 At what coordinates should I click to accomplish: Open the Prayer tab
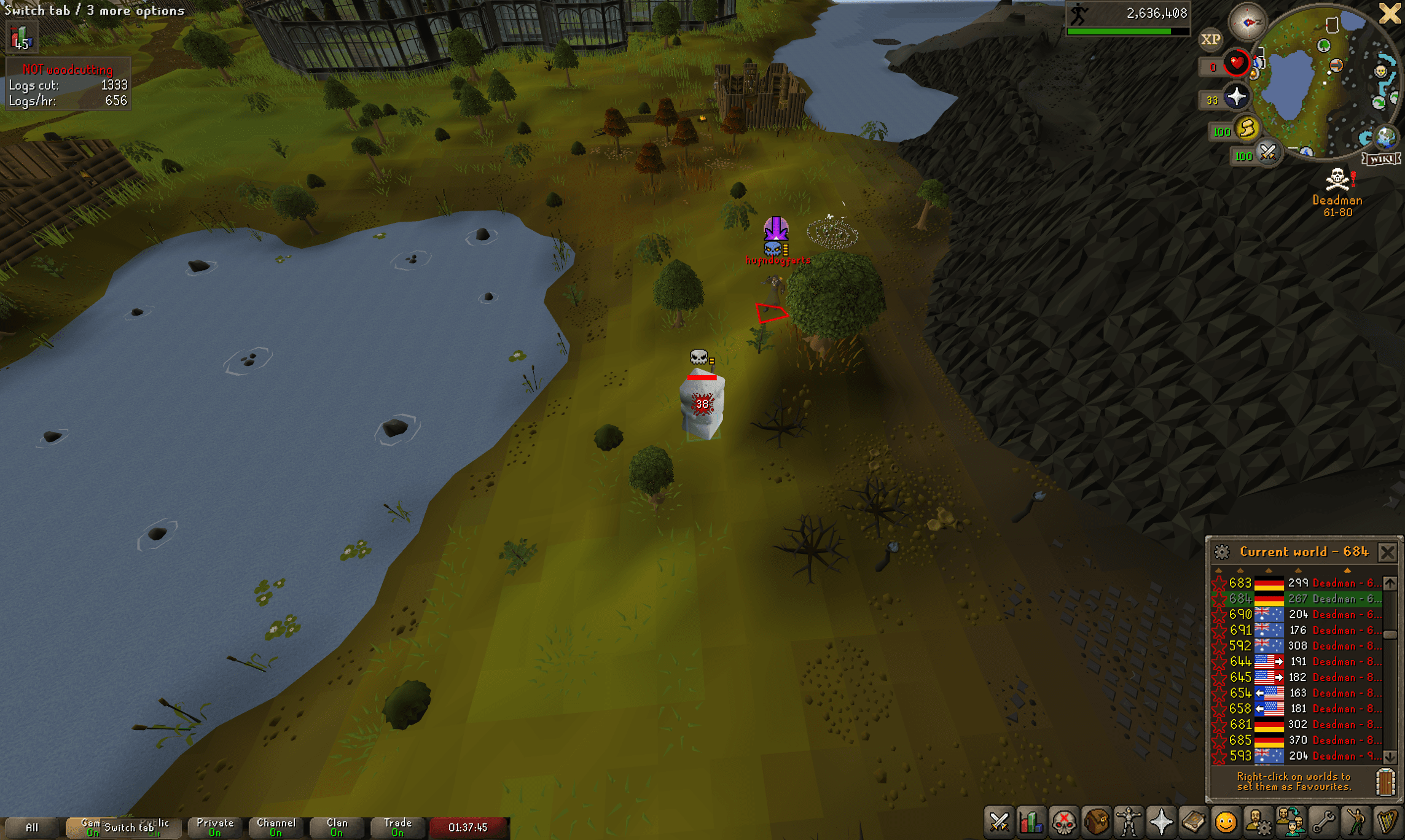tap(1160, 823)
